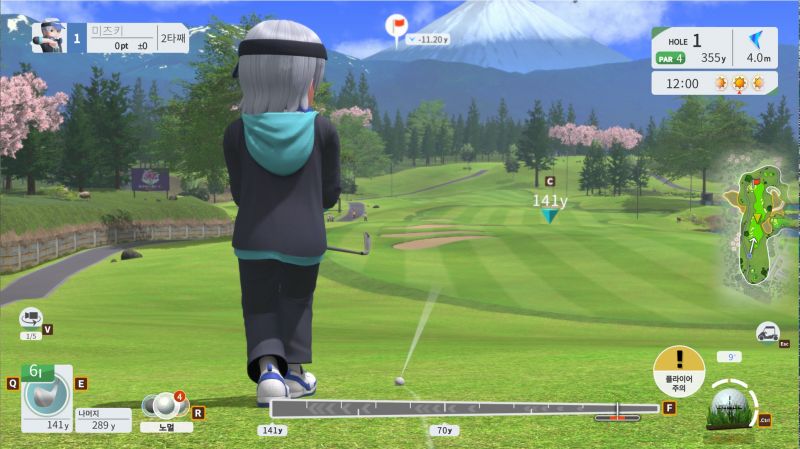Switch the camera view icon
The width and height of the screenshot is (800, 449).
click(x=31, y=319)
